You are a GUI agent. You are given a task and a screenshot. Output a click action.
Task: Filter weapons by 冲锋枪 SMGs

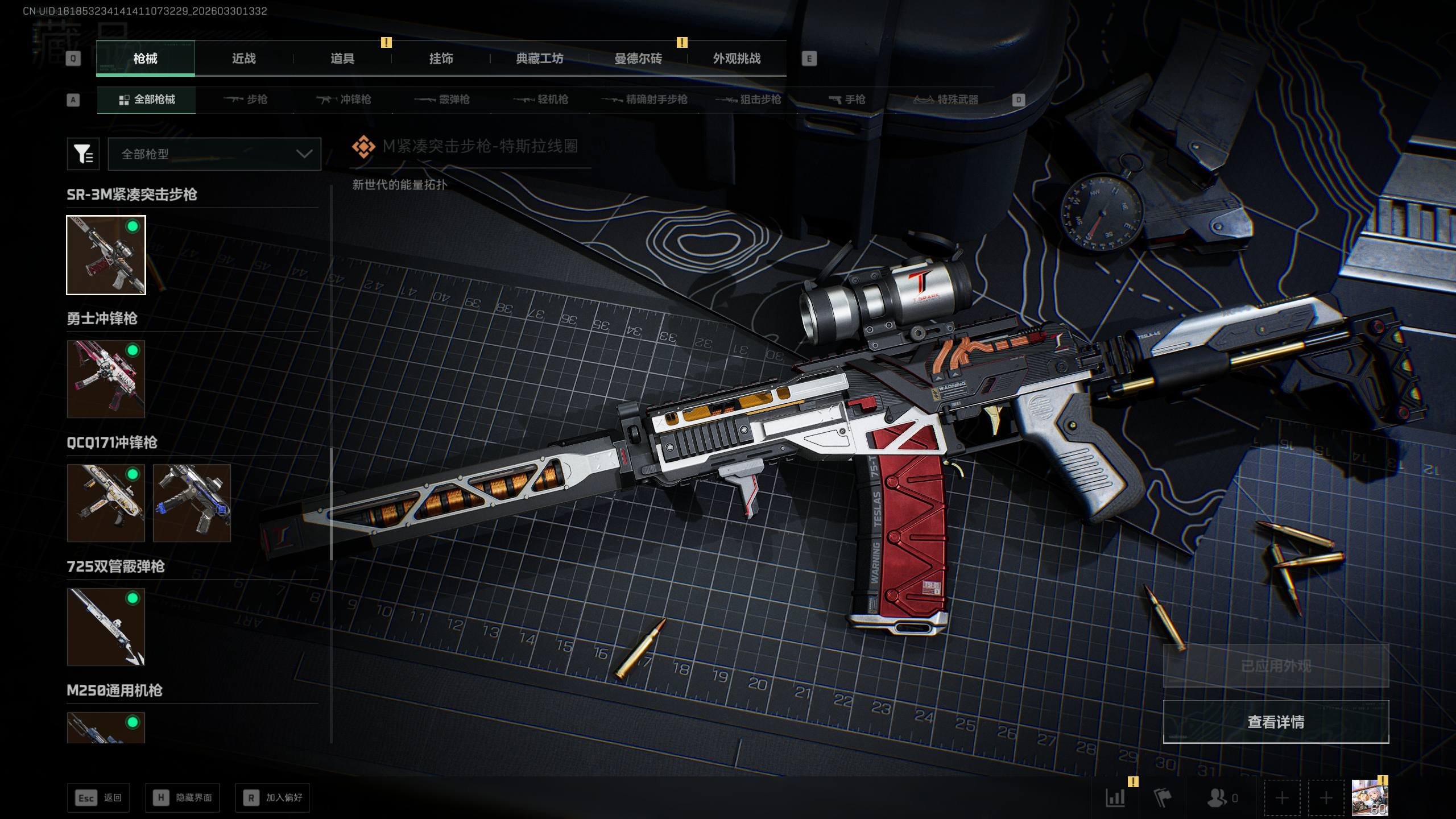click(x=344, y=100)
